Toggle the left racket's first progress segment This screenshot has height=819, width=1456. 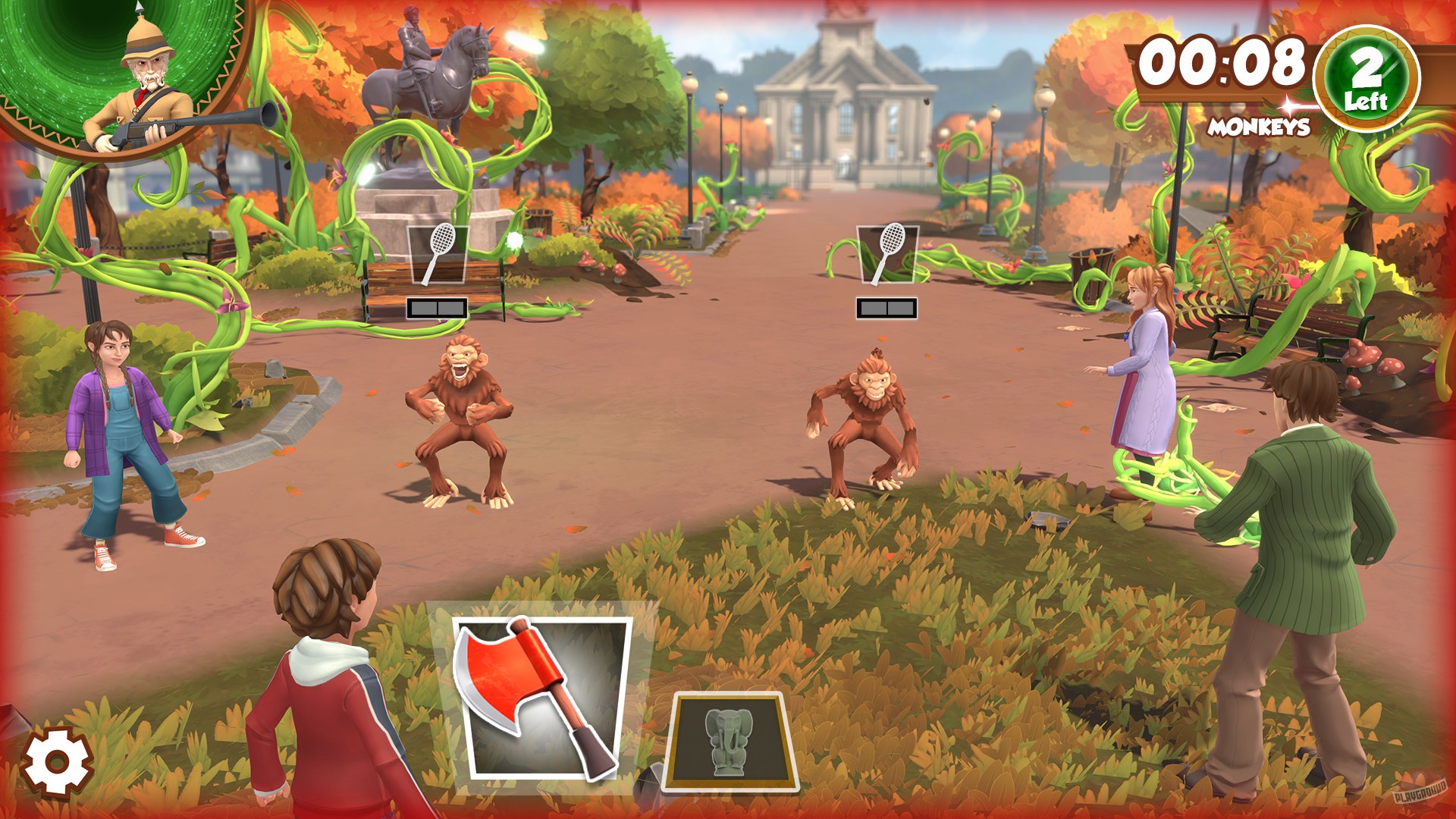(x=425, y=306)
